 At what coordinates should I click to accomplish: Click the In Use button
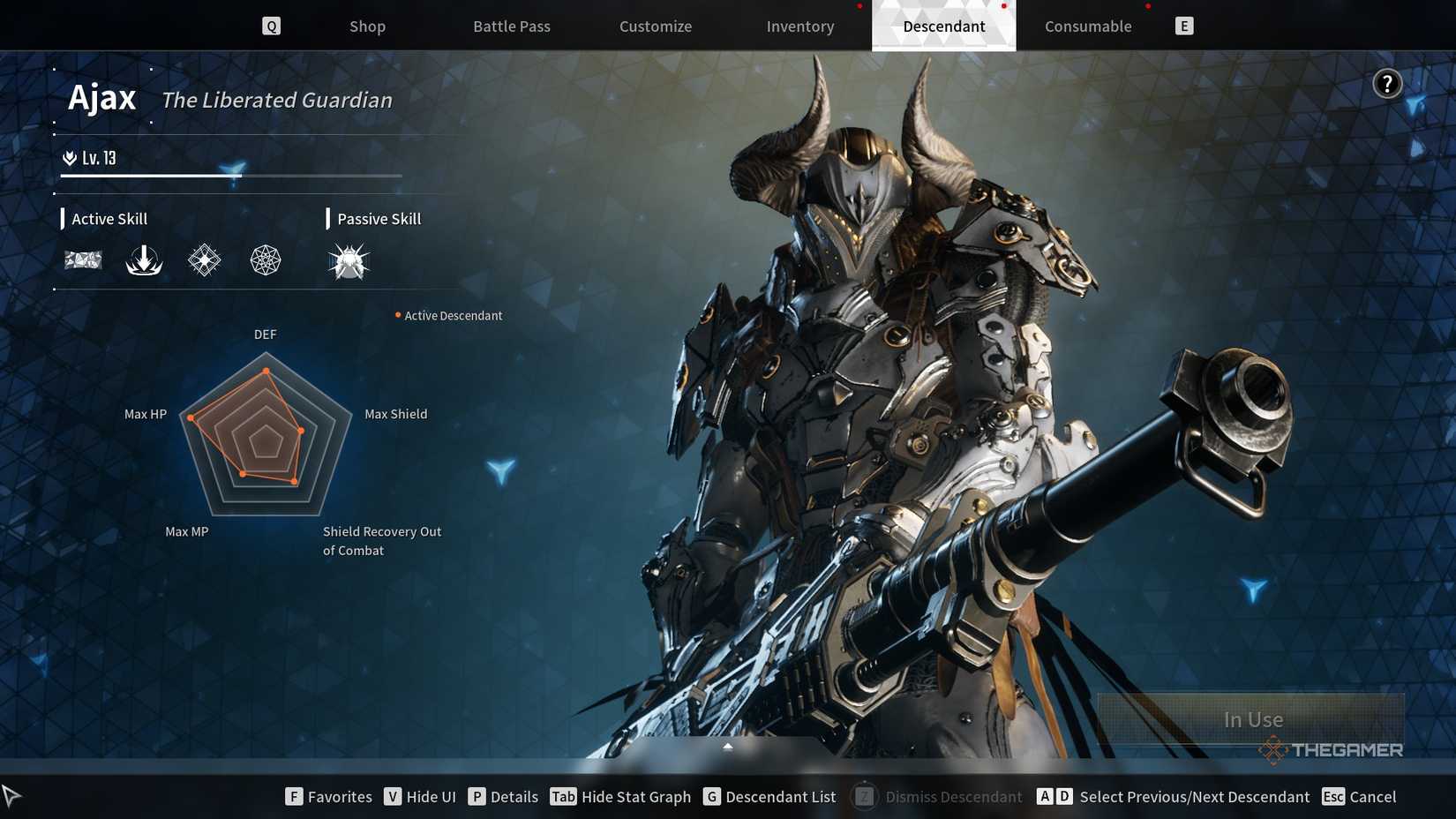pos(1252,719)
